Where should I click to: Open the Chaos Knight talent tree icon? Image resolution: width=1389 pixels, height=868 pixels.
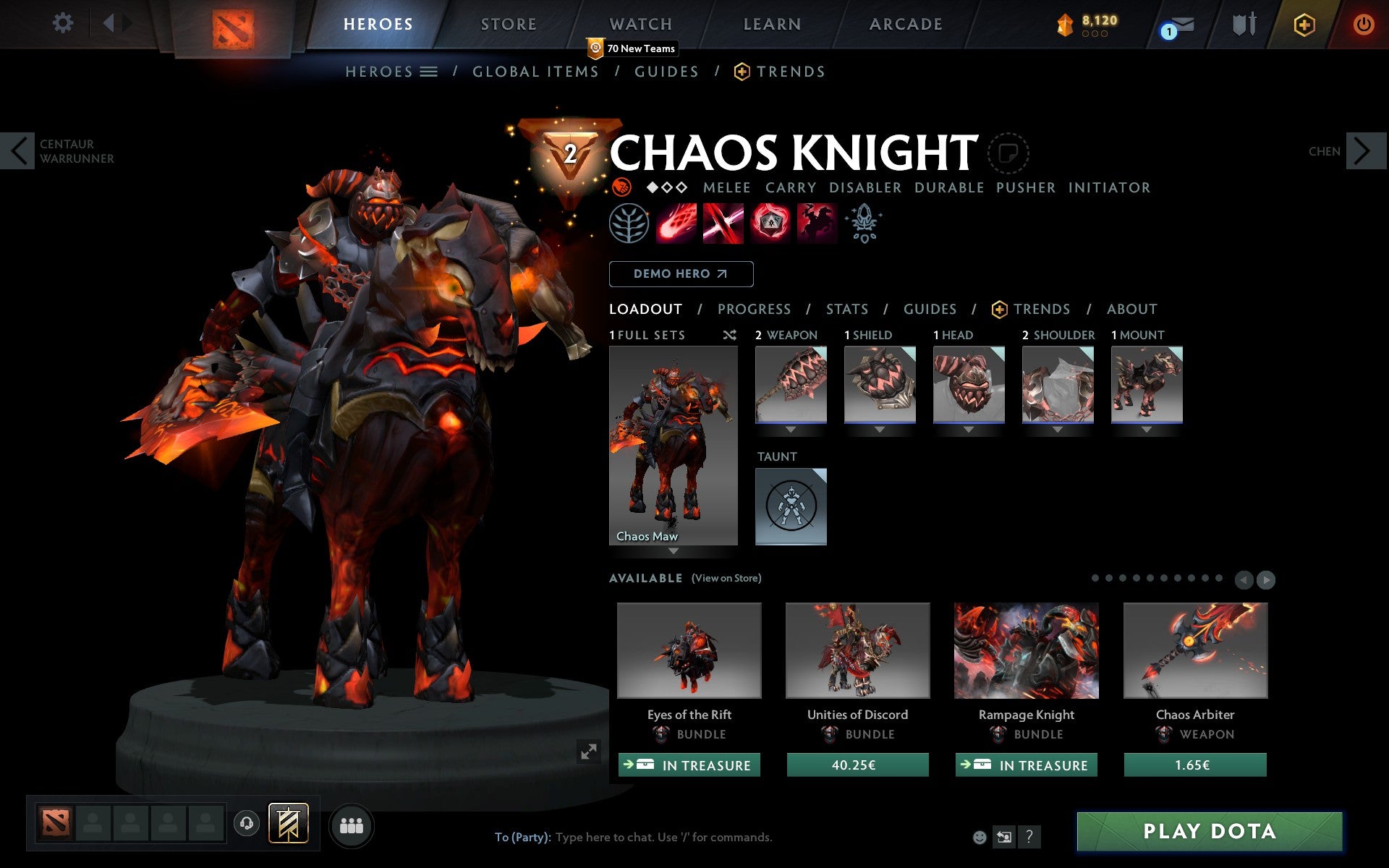[x=629, y=223]
